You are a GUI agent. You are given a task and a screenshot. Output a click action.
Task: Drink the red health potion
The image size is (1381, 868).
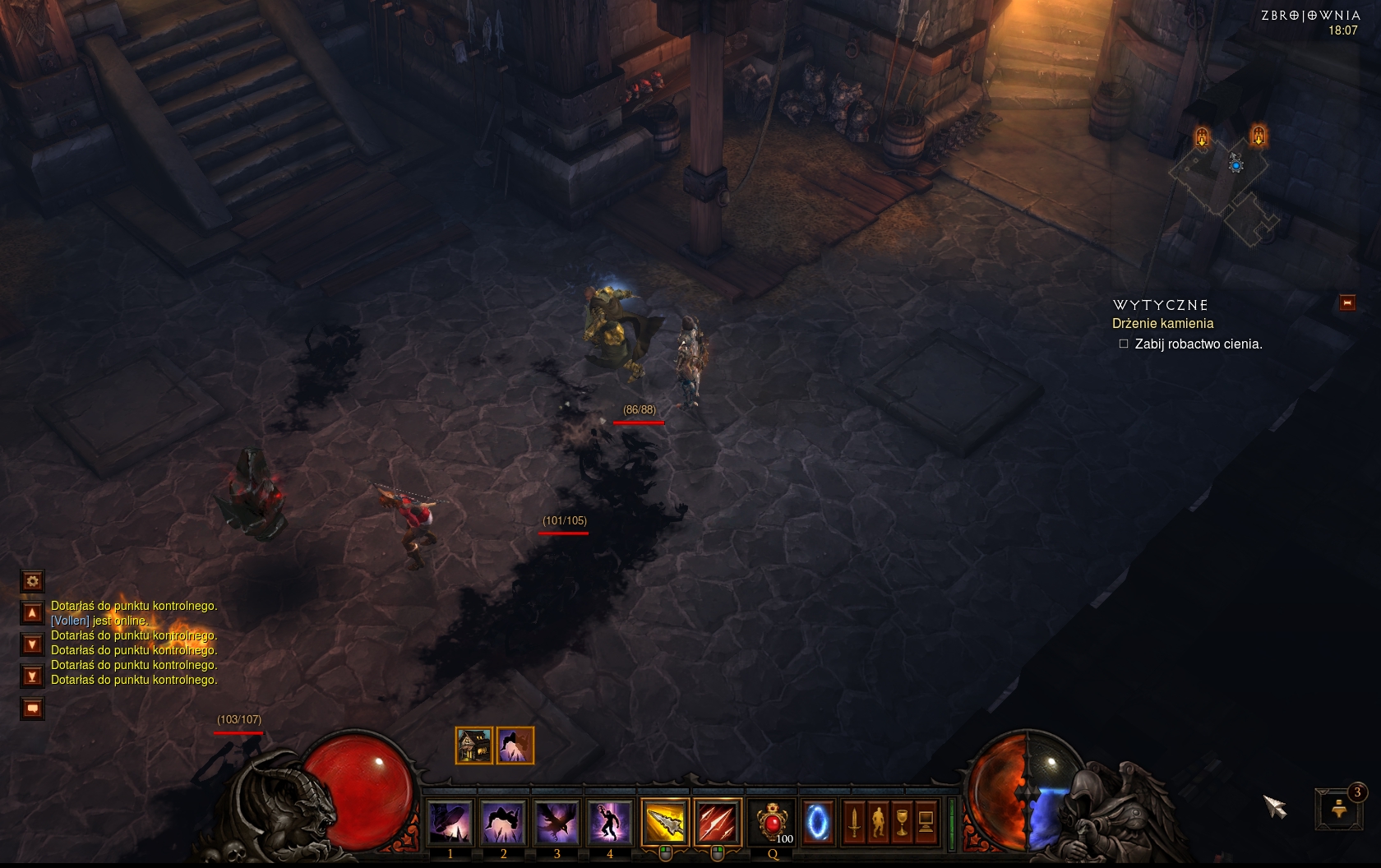[x=772, y=821]
